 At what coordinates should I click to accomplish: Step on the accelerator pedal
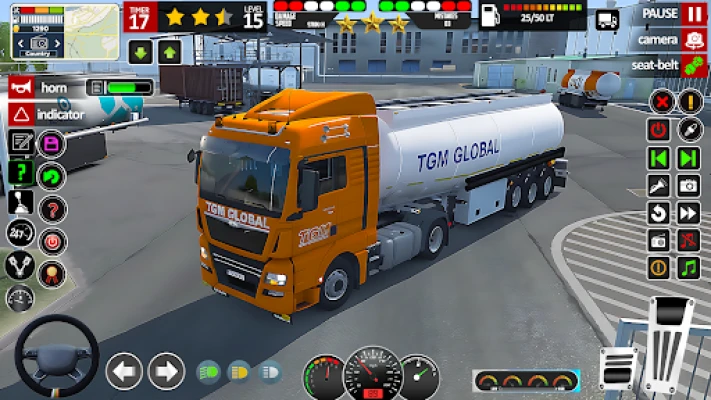coord(668,340)
